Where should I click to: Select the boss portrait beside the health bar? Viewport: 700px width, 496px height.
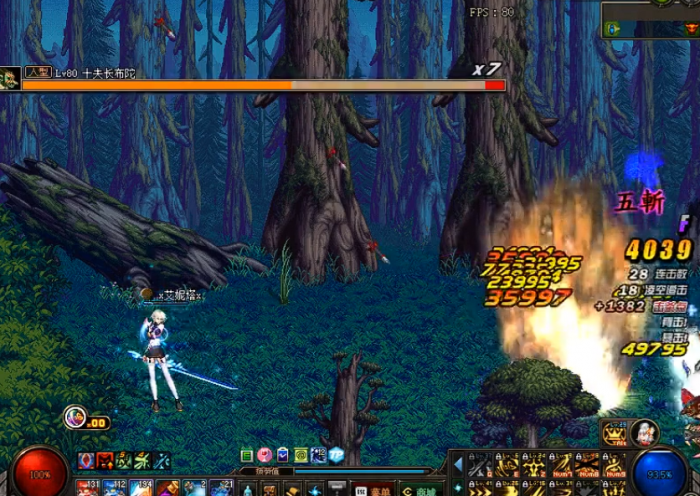(10, 78)
